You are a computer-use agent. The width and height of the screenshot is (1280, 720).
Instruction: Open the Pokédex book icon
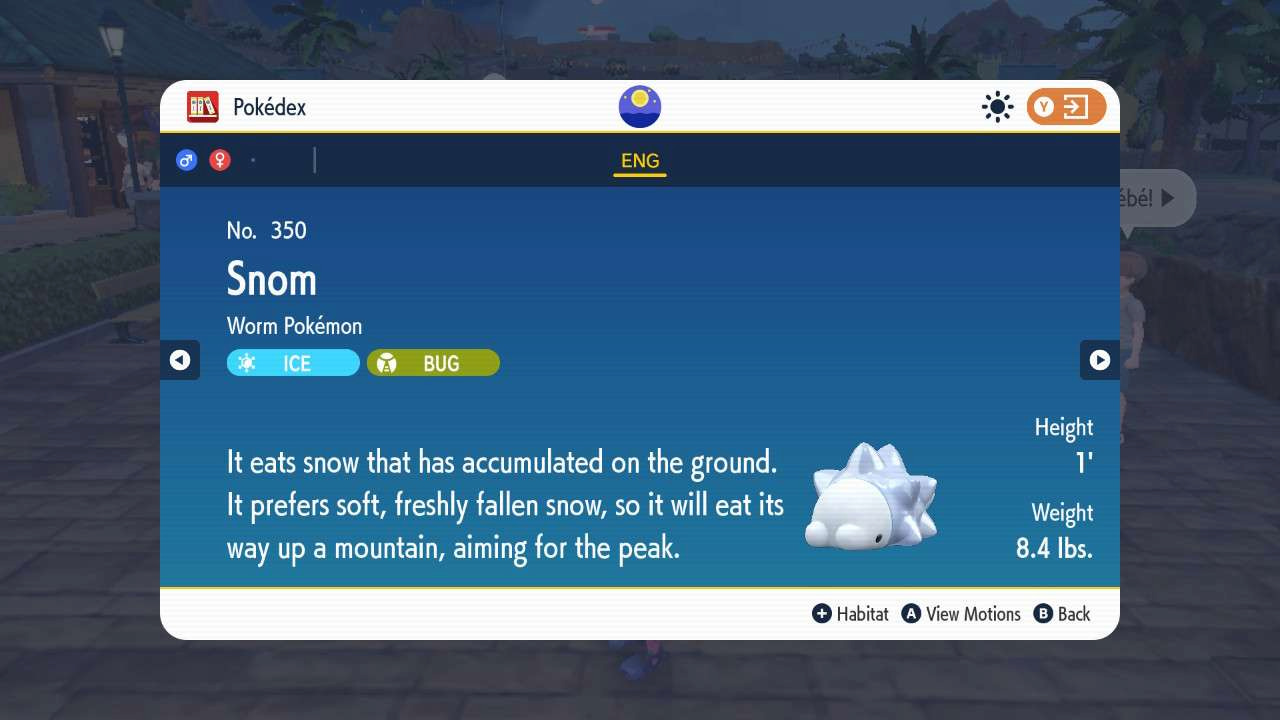[203, 106]
